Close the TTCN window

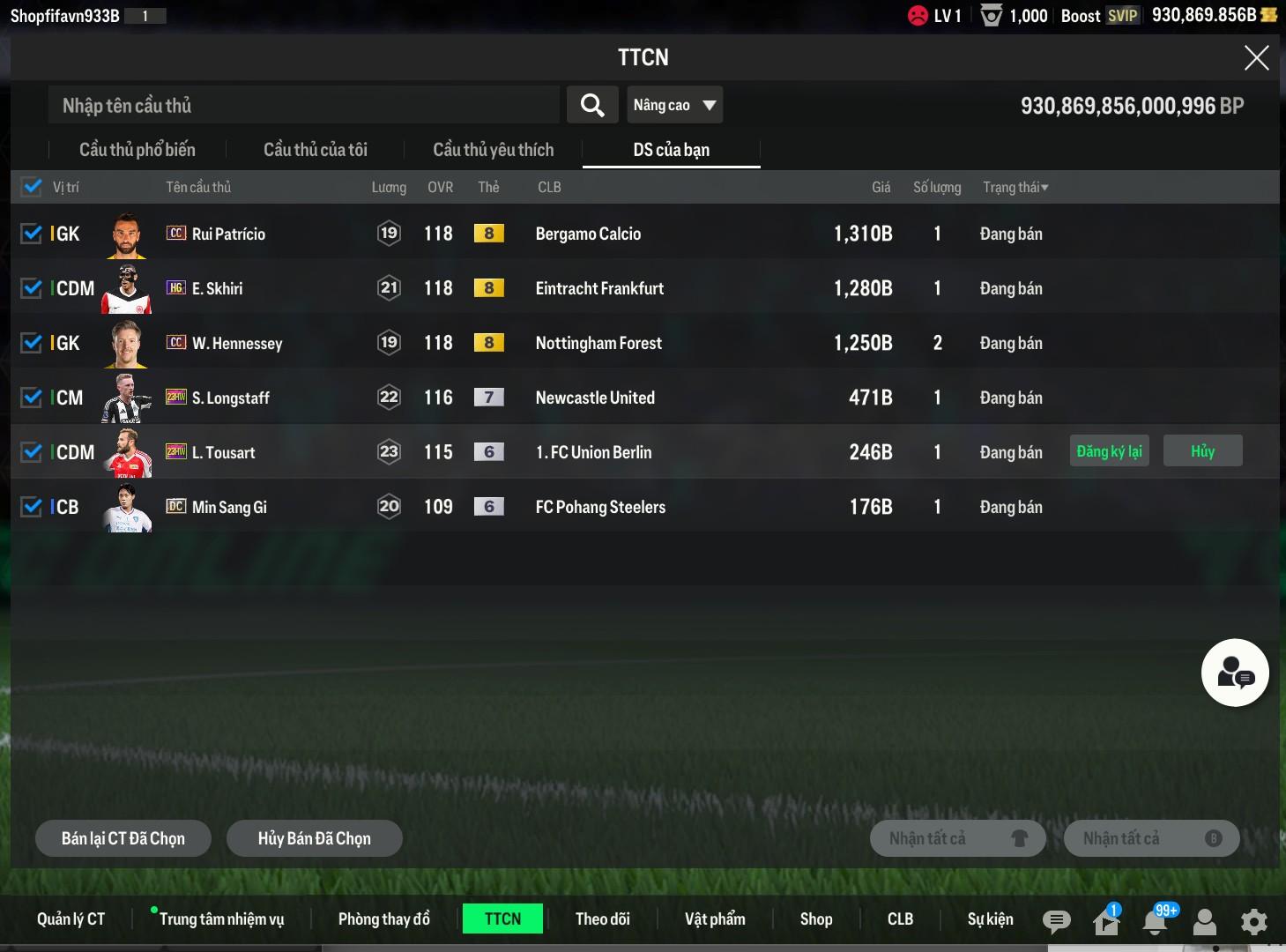click(x=1256, y=58)
